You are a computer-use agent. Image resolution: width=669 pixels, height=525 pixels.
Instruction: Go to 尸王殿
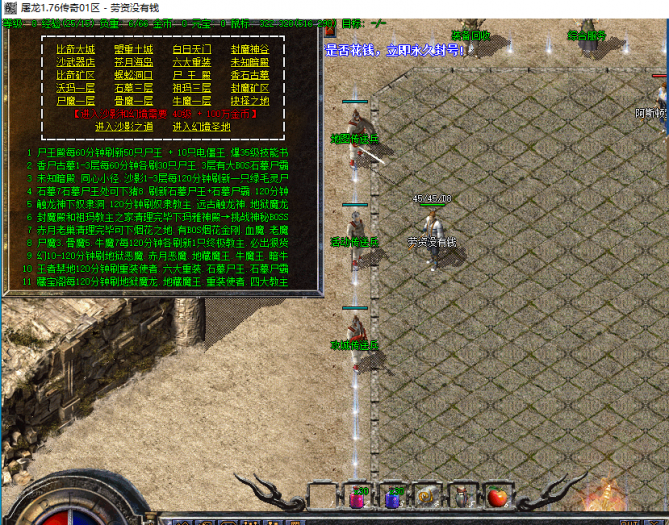click(x=192, y=74)
